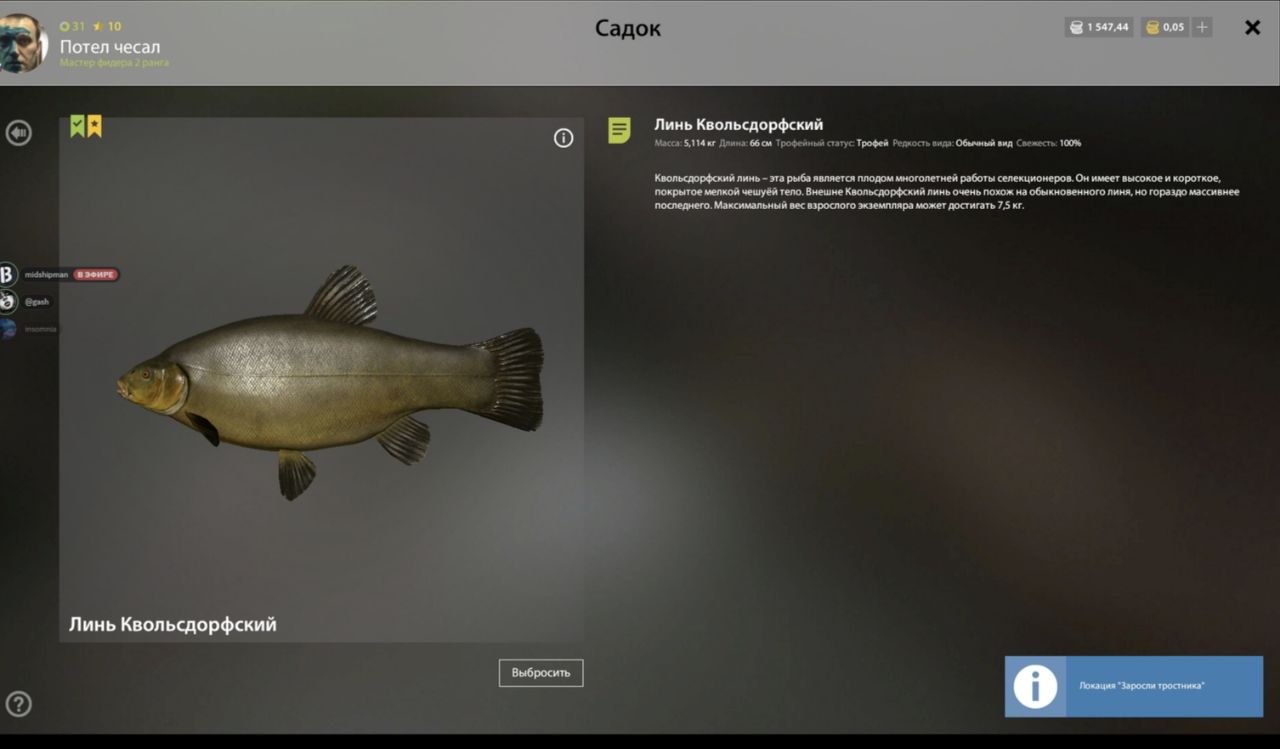
Task: Click the yellow star trophy bookmark badge
Action: (x=94, y=126)
